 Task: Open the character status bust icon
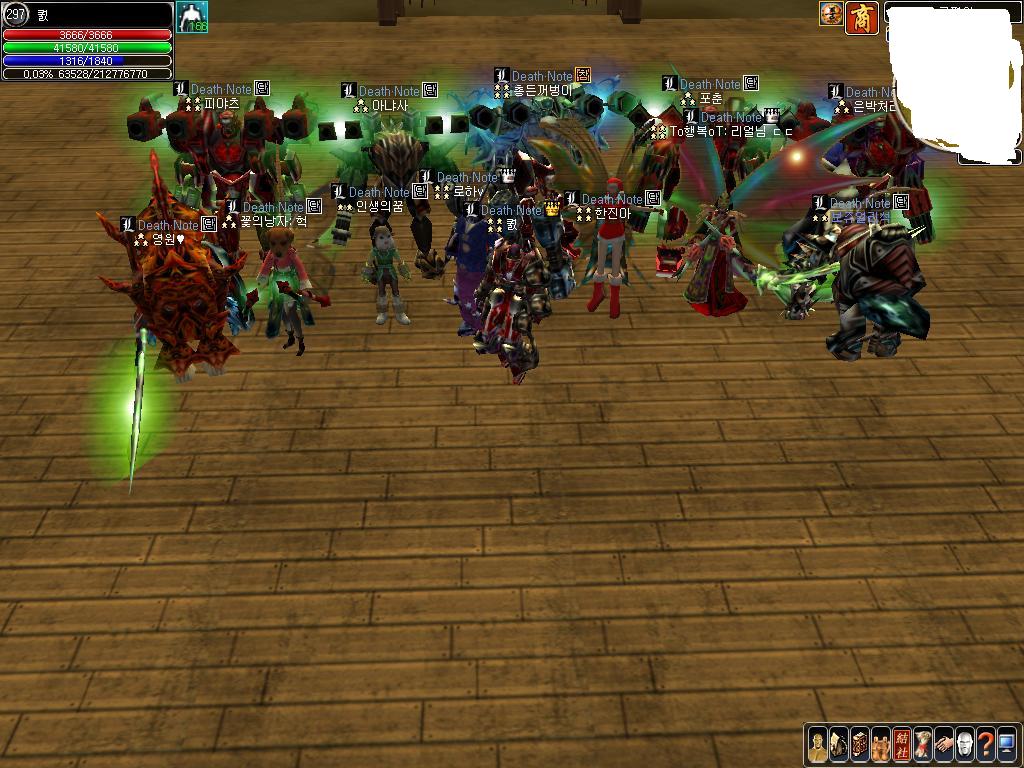tap(818, 744)
